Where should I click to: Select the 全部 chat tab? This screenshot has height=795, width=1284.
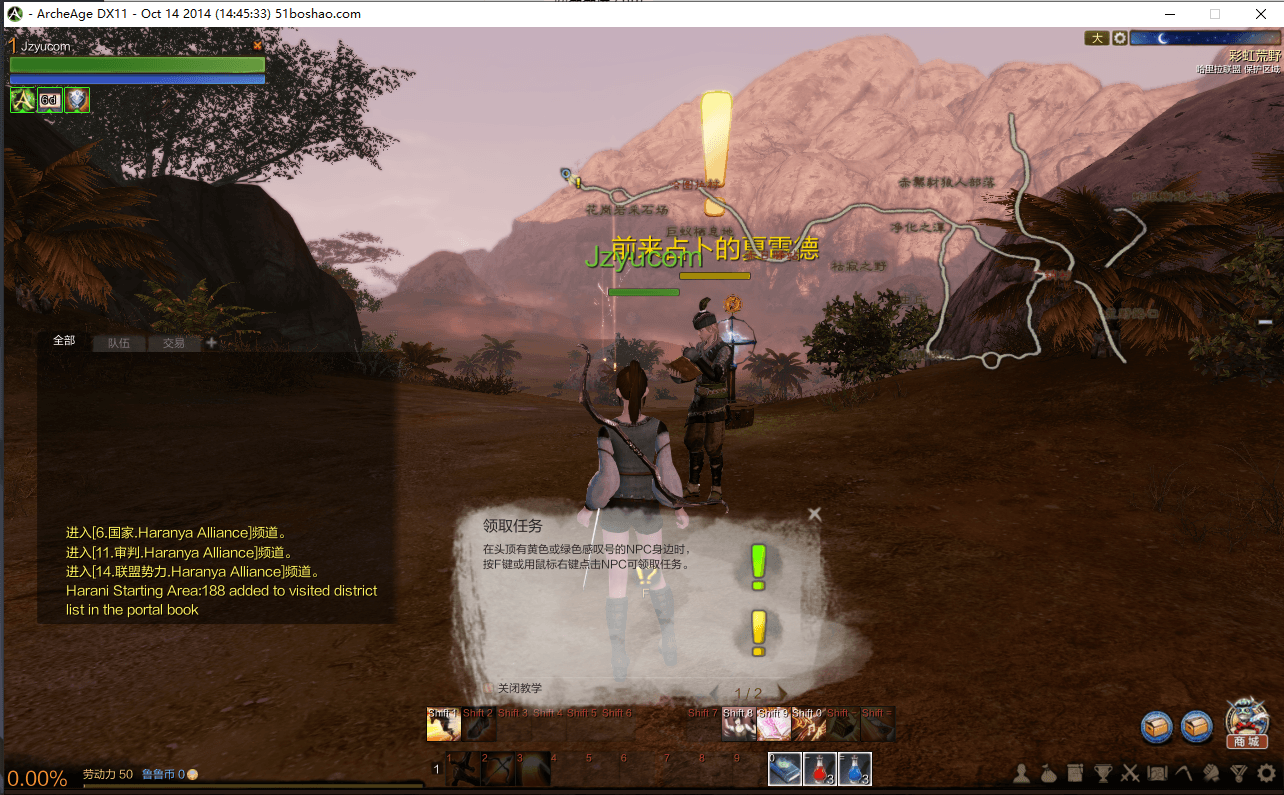point(64,341)
